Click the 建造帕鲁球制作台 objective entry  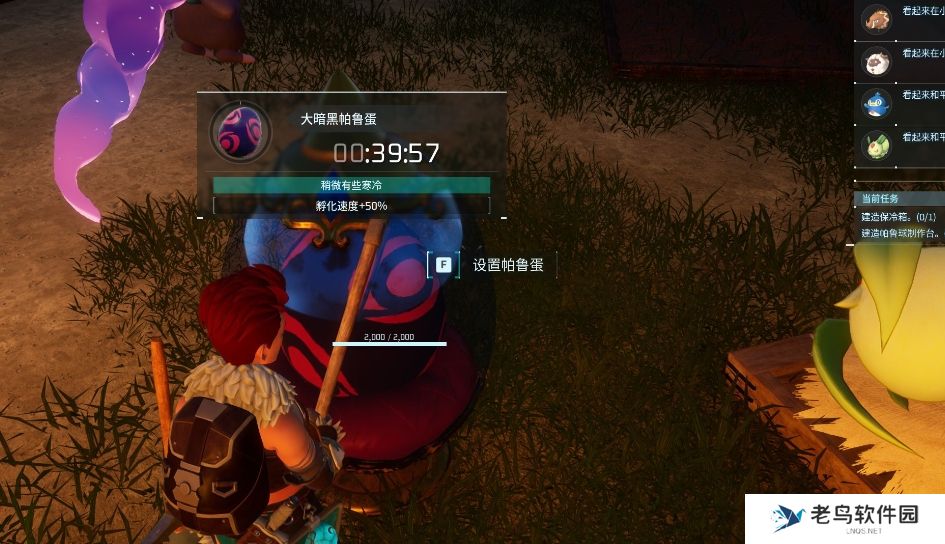pos(900,233)
